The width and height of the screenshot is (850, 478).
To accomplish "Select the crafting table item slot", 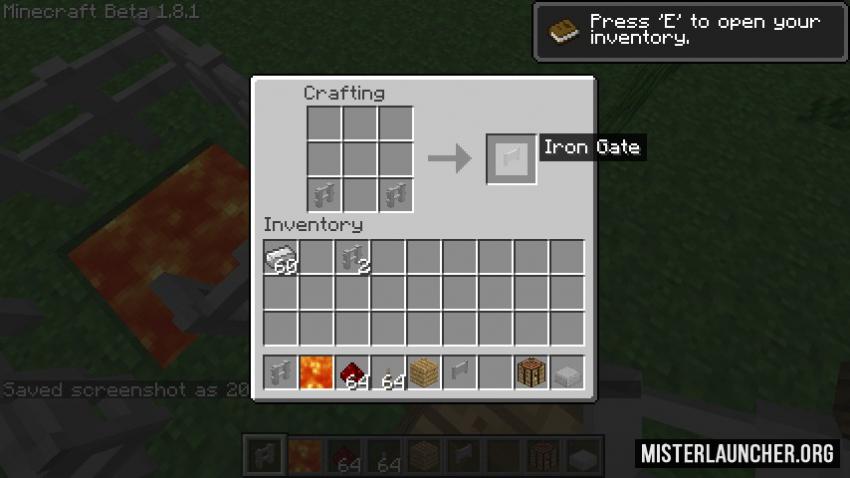I will point(532,373).
